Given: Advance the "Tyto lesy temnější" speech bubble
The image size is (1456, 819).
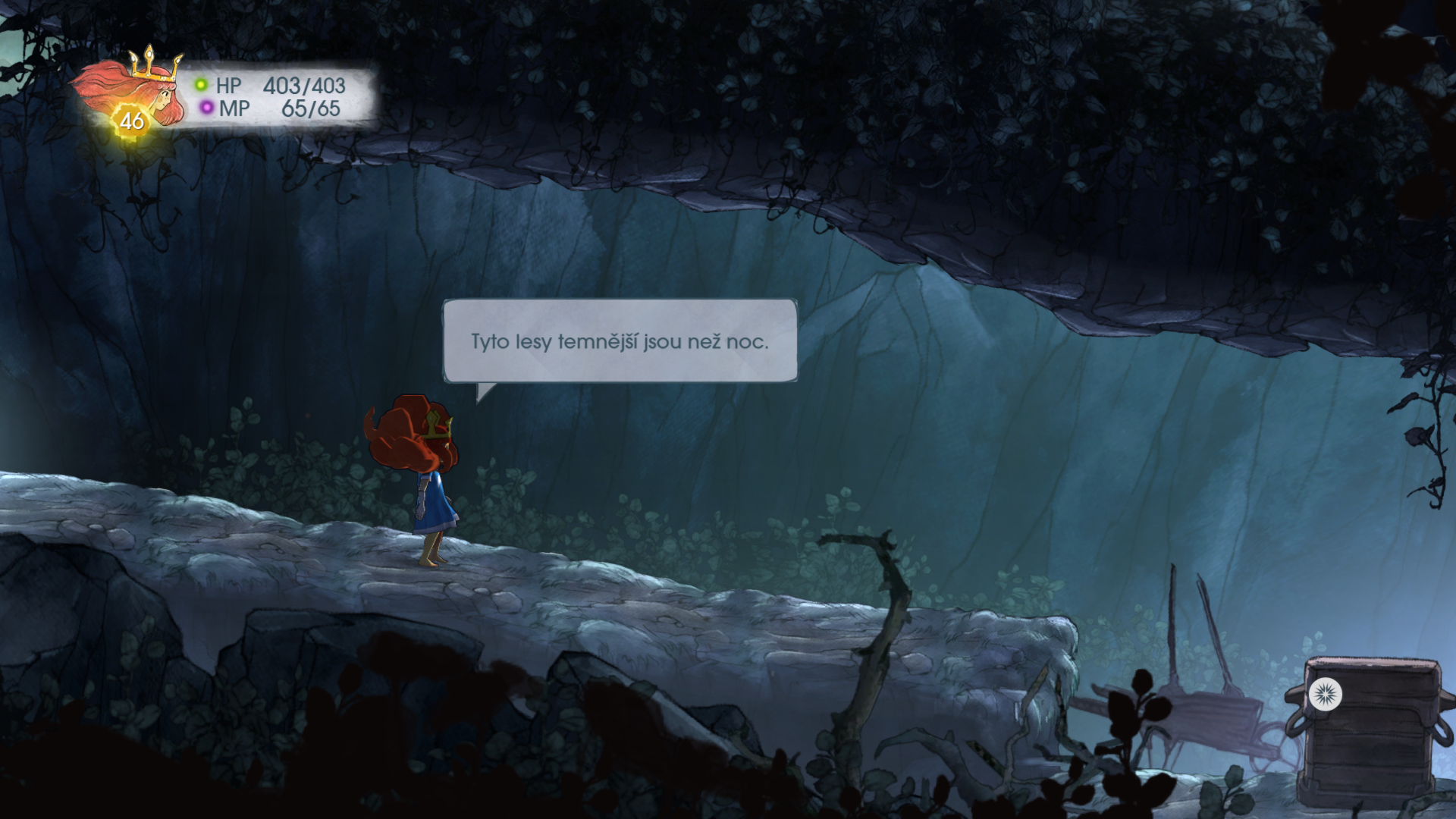Looking at the screenshot, I should [x=620, y=341].
